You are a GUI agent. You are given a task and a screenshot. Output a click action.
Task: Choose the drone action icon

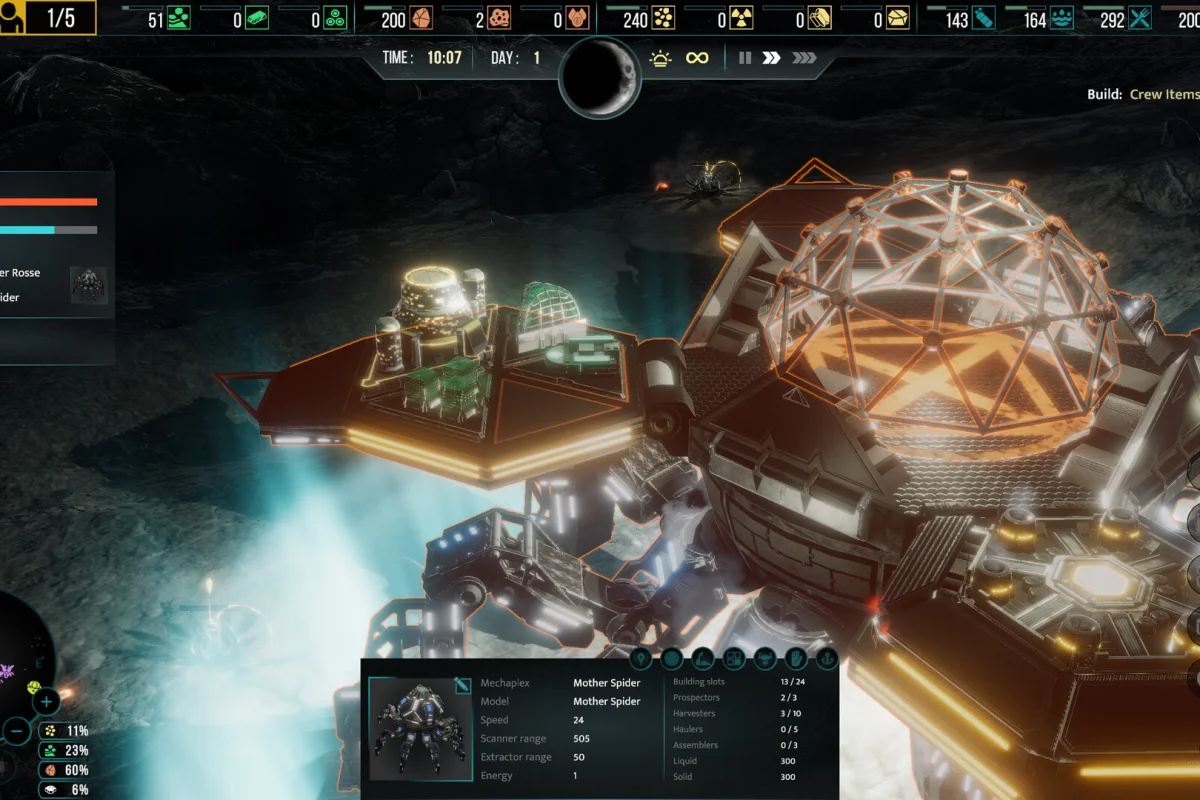click(765, 658)
